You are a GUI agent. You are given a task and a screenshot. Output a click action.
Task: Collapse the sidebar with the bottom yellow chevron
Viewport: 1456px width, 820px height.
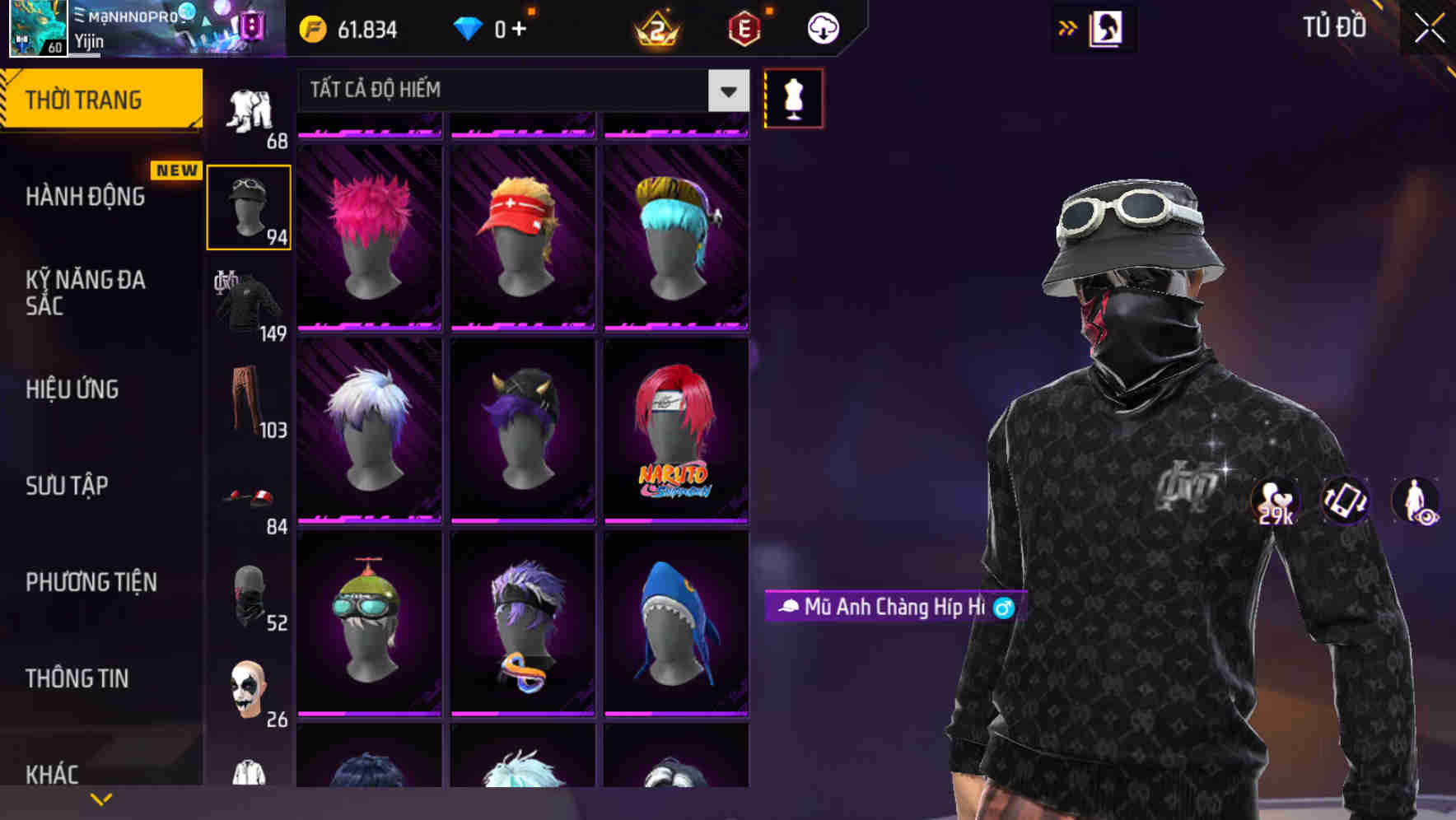(101, 798)
